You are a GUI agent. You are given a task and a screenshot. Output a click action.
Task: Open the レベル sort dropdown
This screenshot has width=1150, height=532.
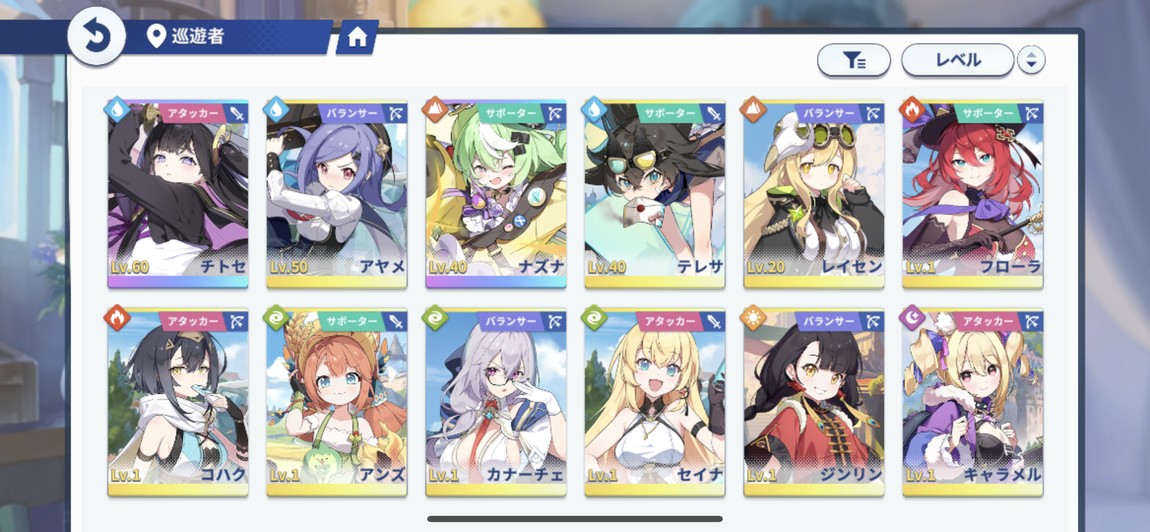point(957,60)
